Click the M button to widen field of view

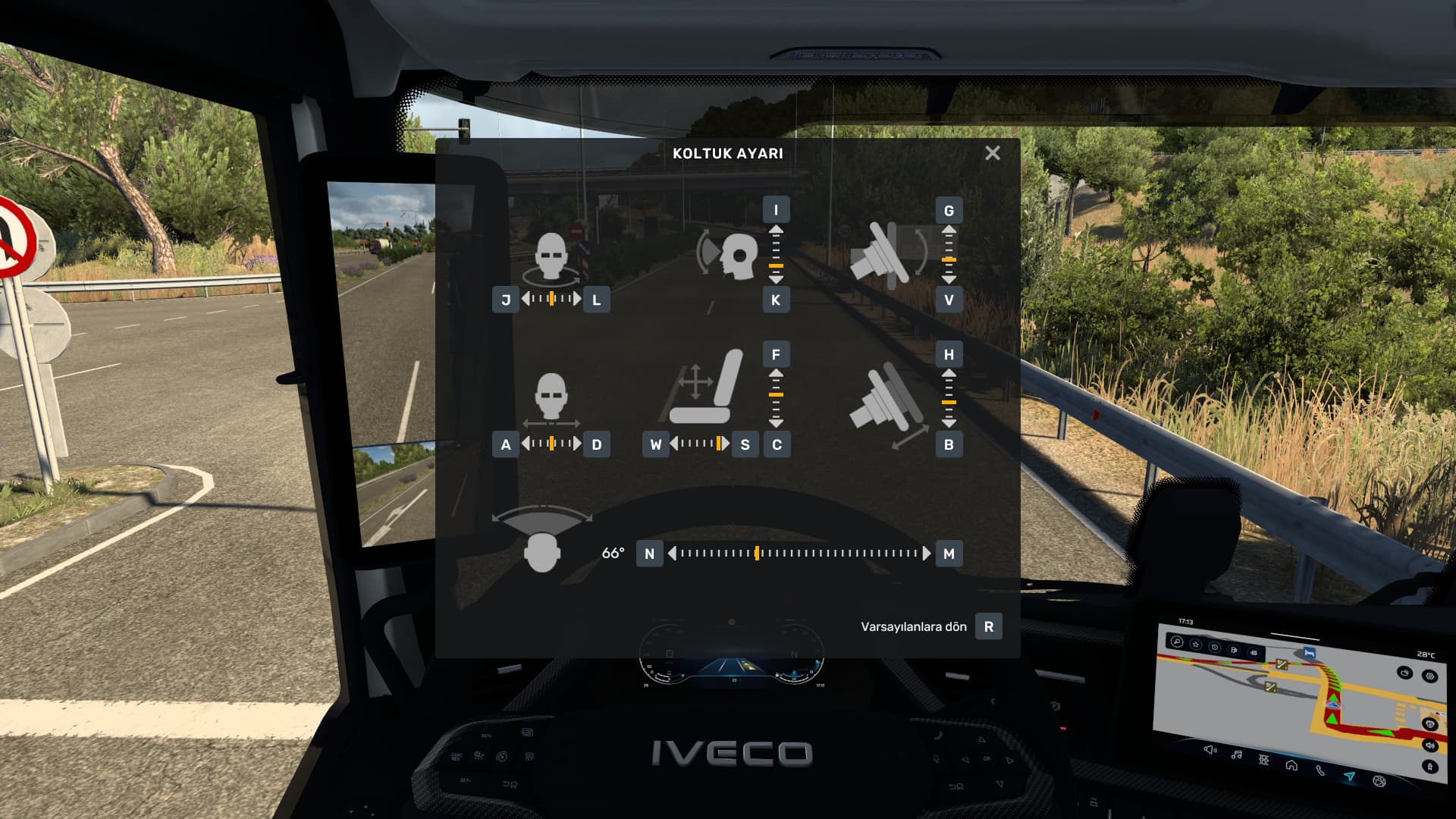pyautogui.click(x=949, y=554)
